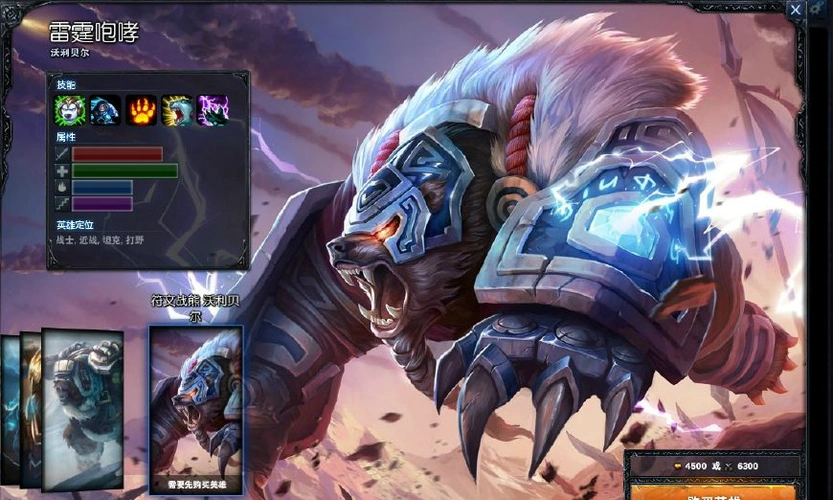This screenshot has width=833, height=500.
Task: Close the champion detail window
Action: 795,10
